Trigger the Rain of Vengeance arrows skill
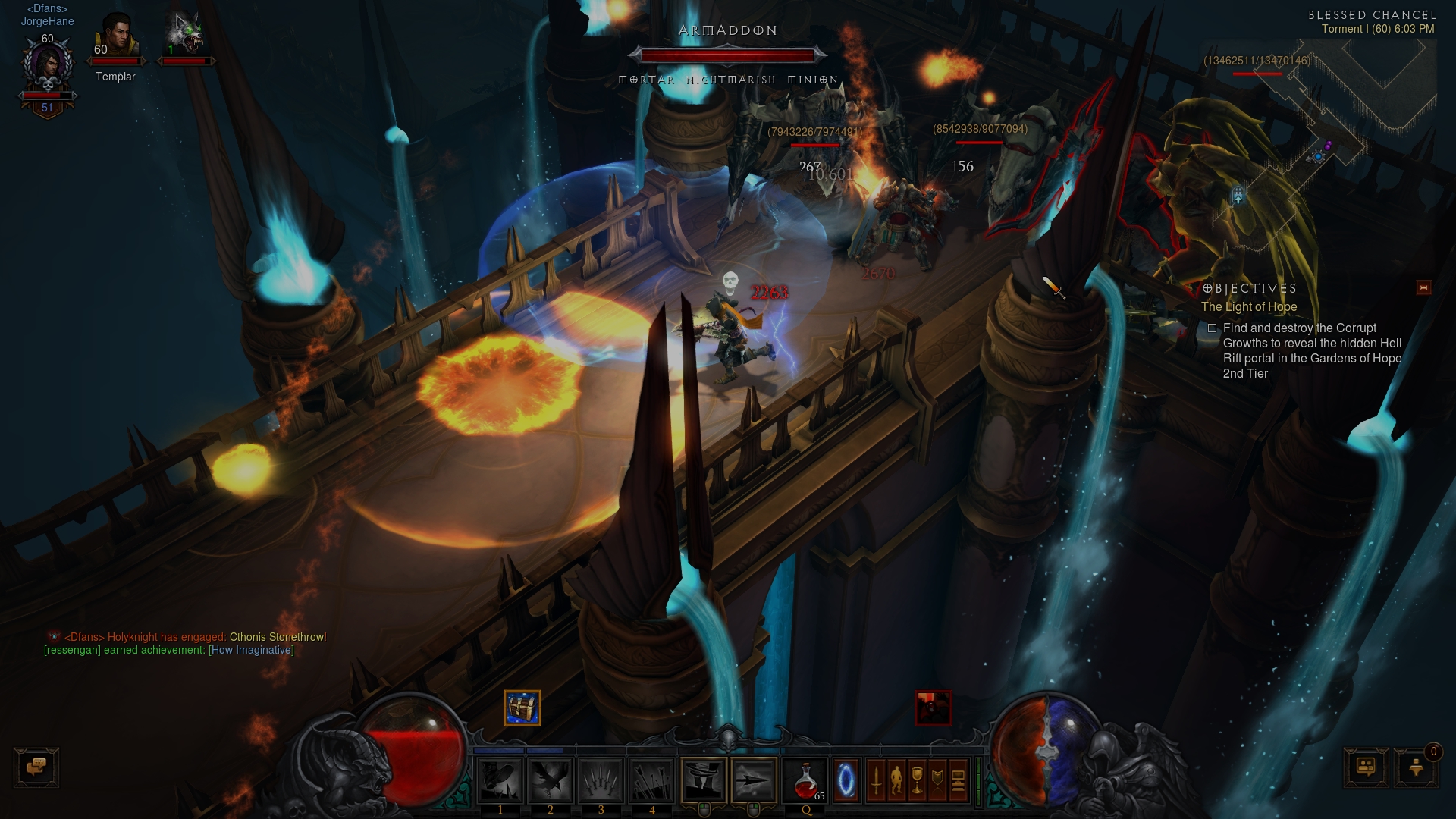This screenshot has width=1456, height=819. point(651,780)
